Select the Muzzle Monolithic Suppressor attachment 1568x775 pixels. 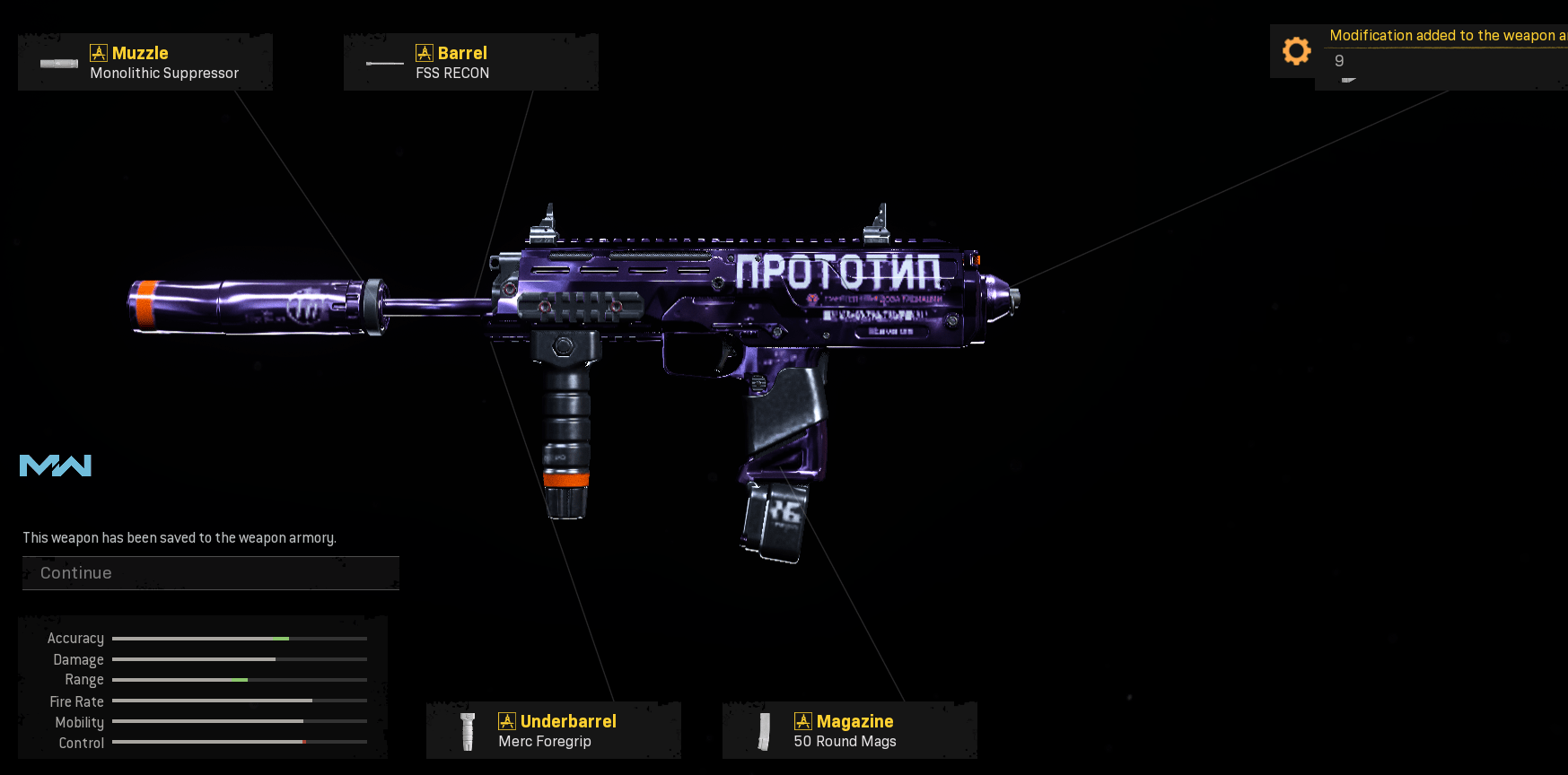pyautogui.click(x=145, y=63)
